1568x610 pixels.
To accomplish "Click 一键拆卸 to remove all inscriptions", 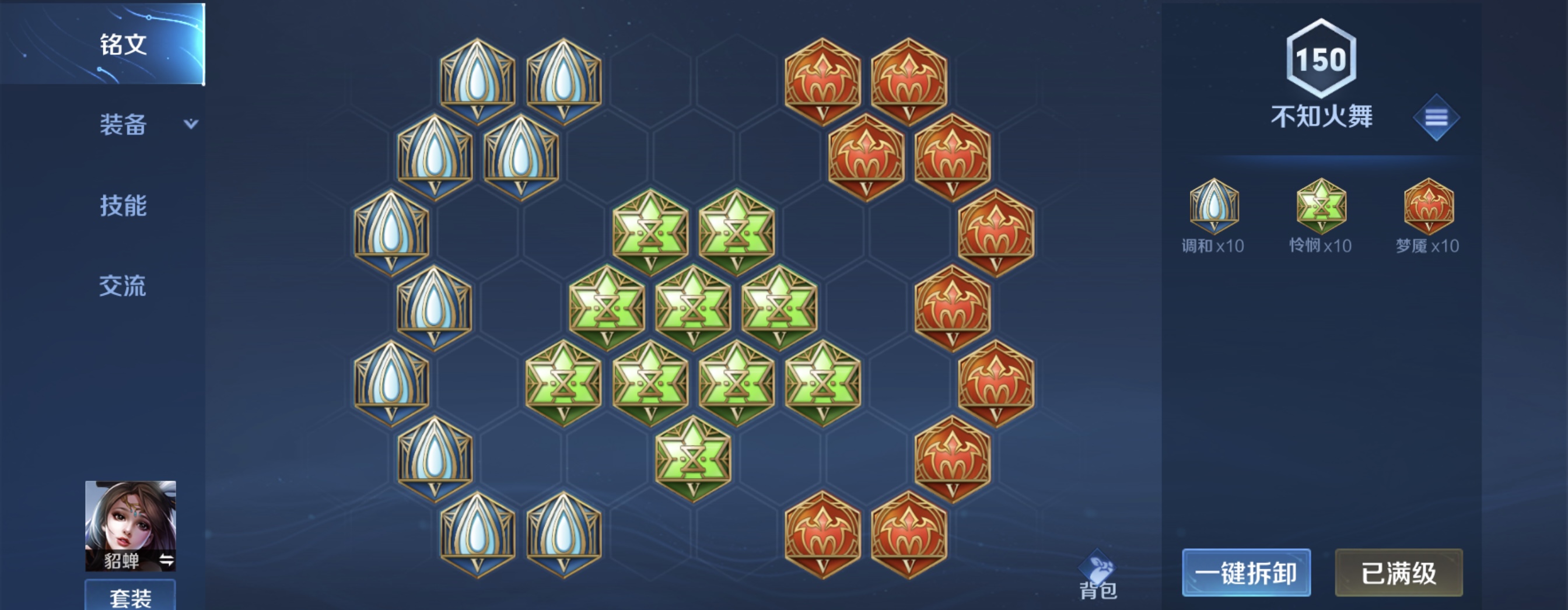I will click(x=1245, y=573).
